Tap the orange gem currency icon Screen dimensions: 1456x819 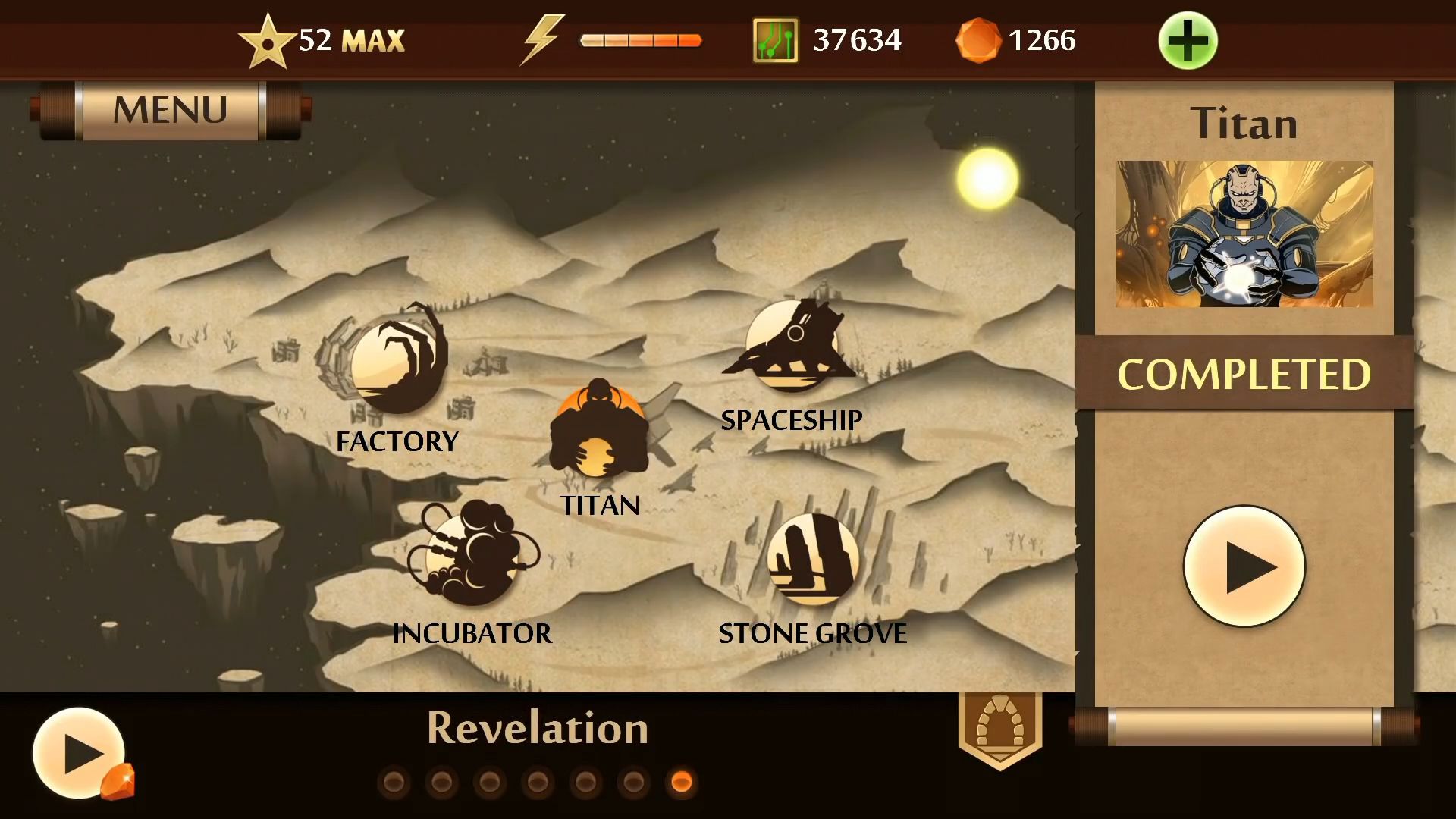977,40
